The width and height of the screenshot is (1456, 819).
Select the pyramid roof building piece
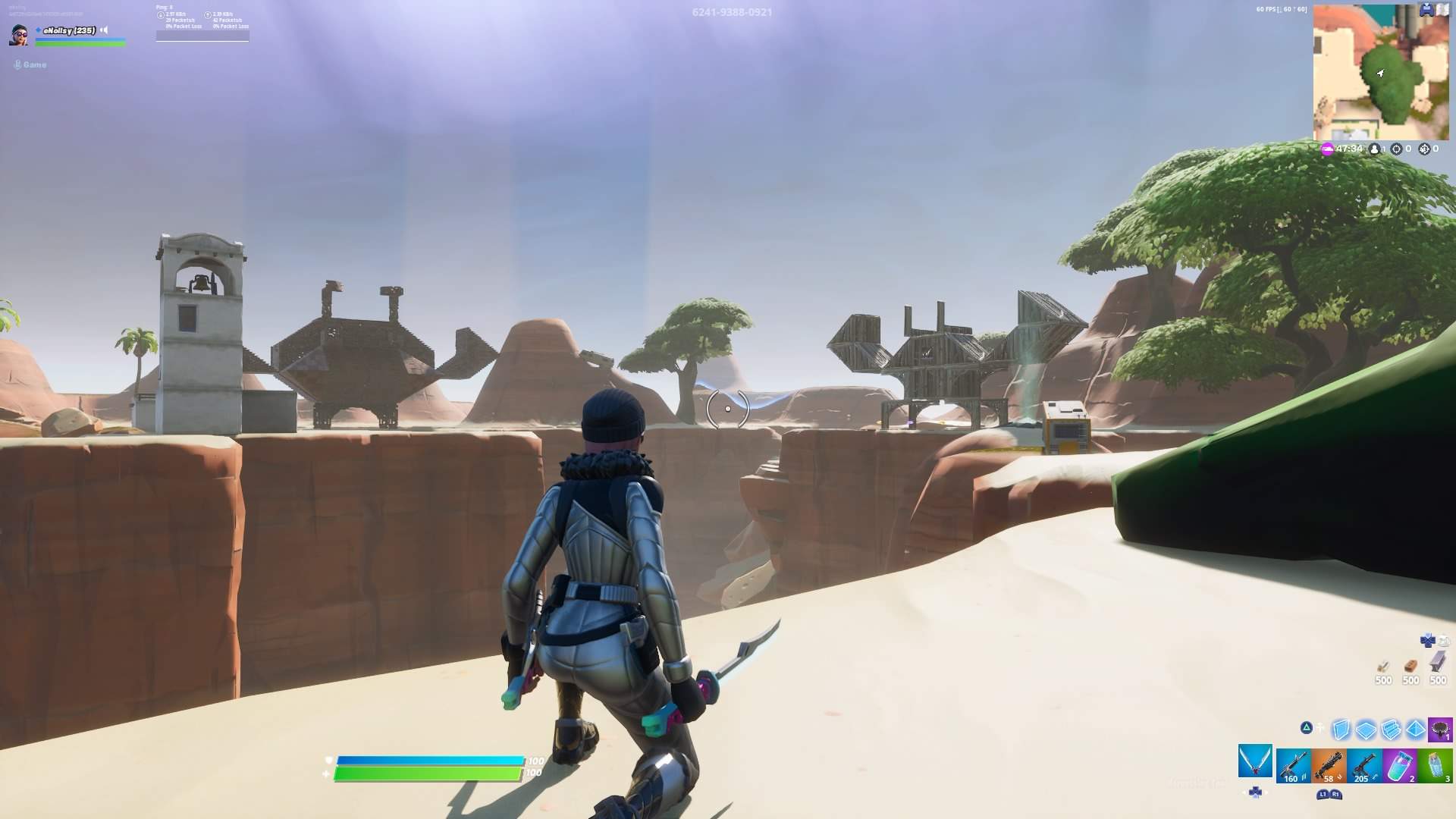(x=1415, y=730)
